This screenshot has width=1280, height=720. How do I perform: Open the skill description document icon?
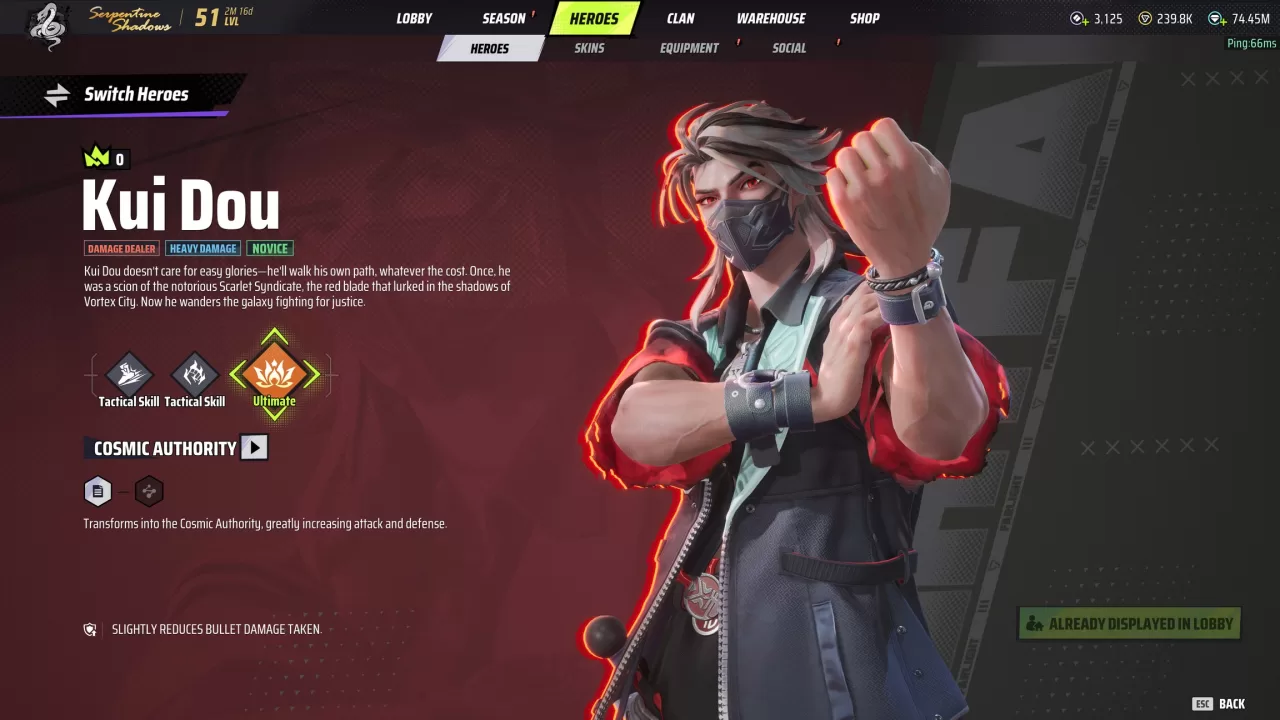pos(97,491)
